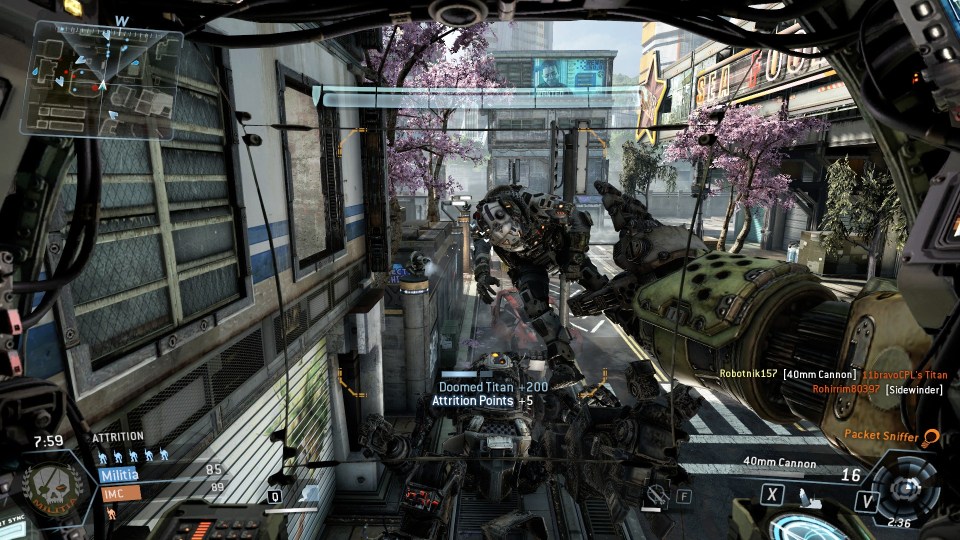The height and width of the screenshot is (540, 960).
Task: Activate the tactical ability icon beside Q
Action: pos(308,493)
